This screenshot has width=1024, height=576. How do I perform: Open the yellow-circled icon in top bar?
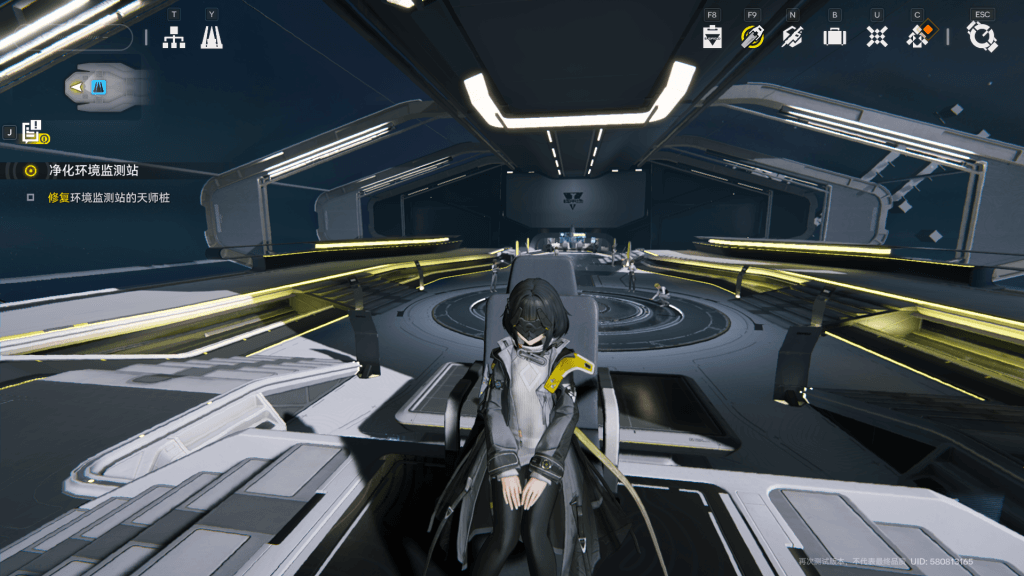(752, 37)
